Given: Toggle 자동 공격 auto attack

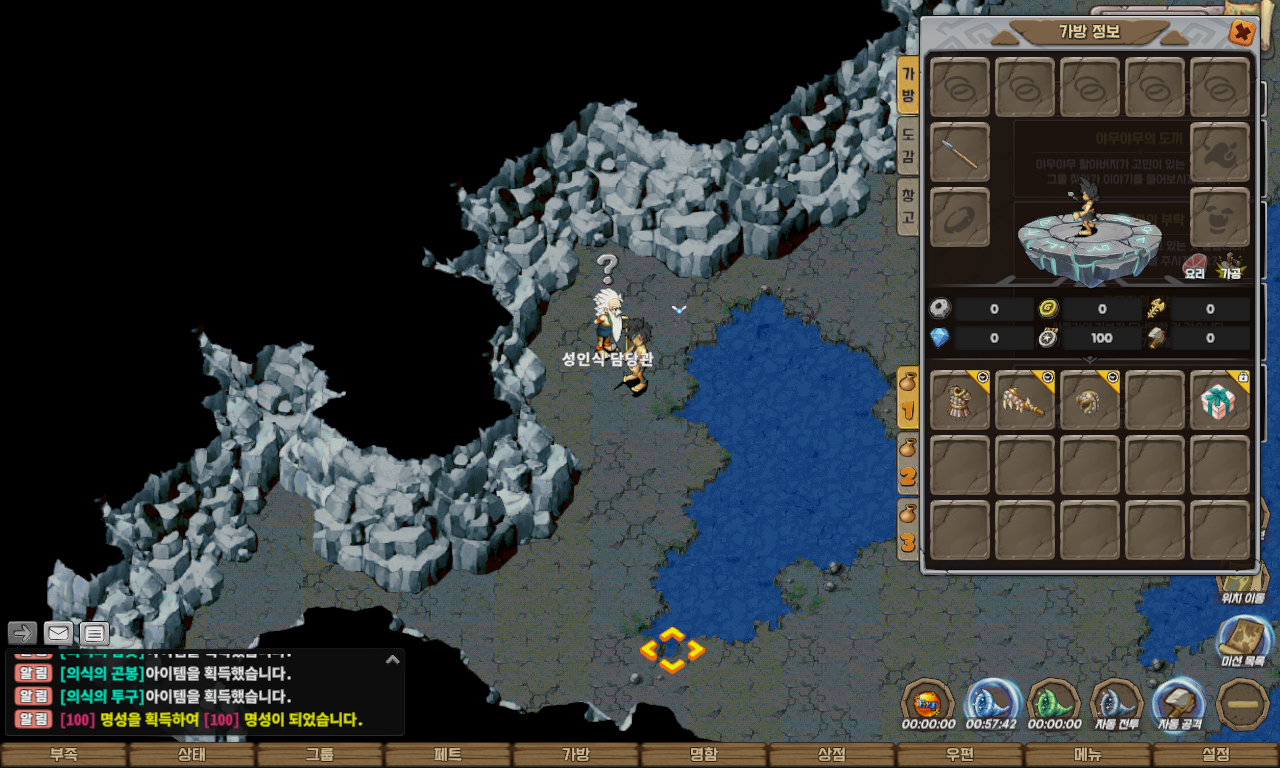Looking at the screenshot, I should click(1179, 705).
